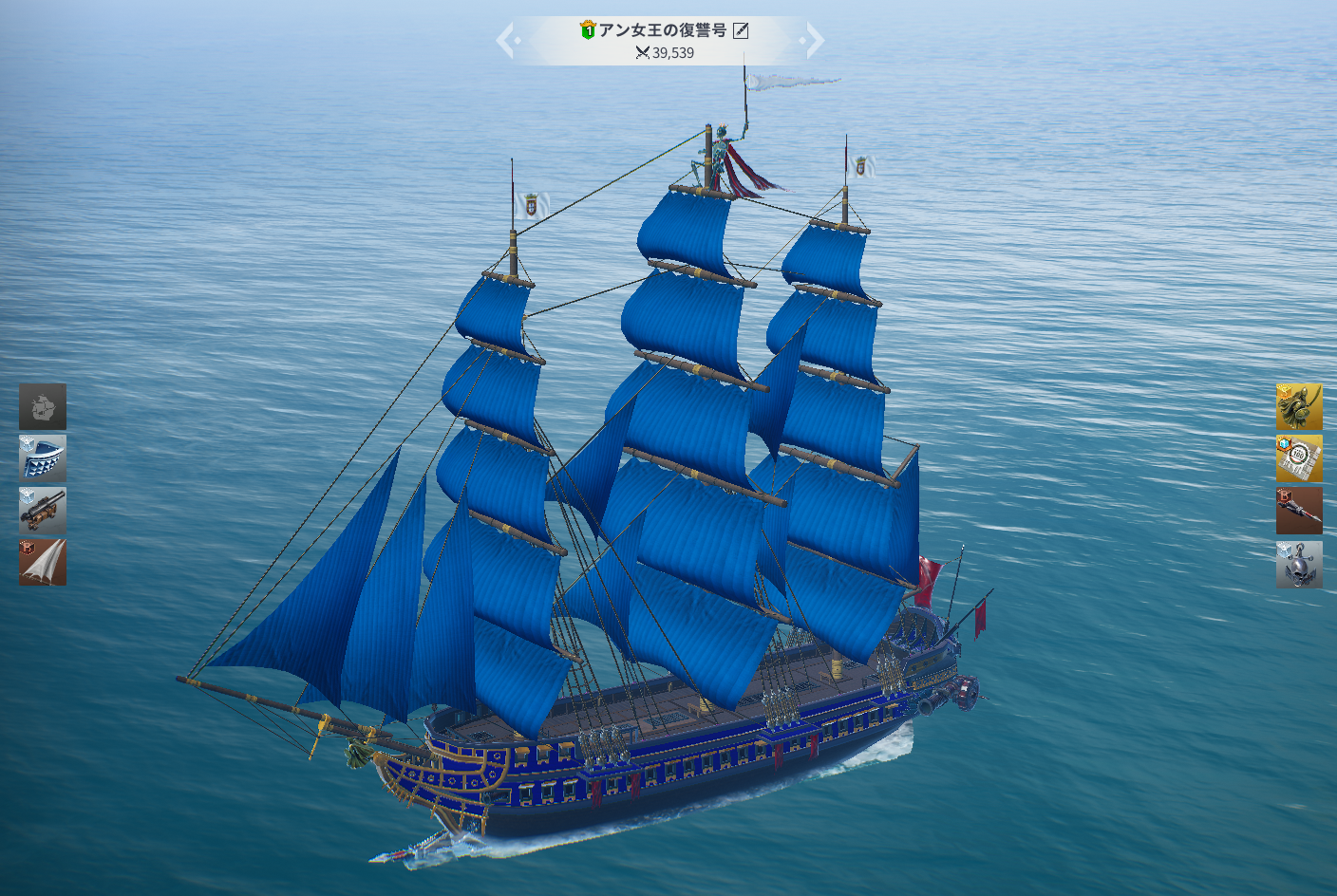Open the blue studded hull armor slot
The height and width of the screenshot is (896, 1337).
coord(43,458)
